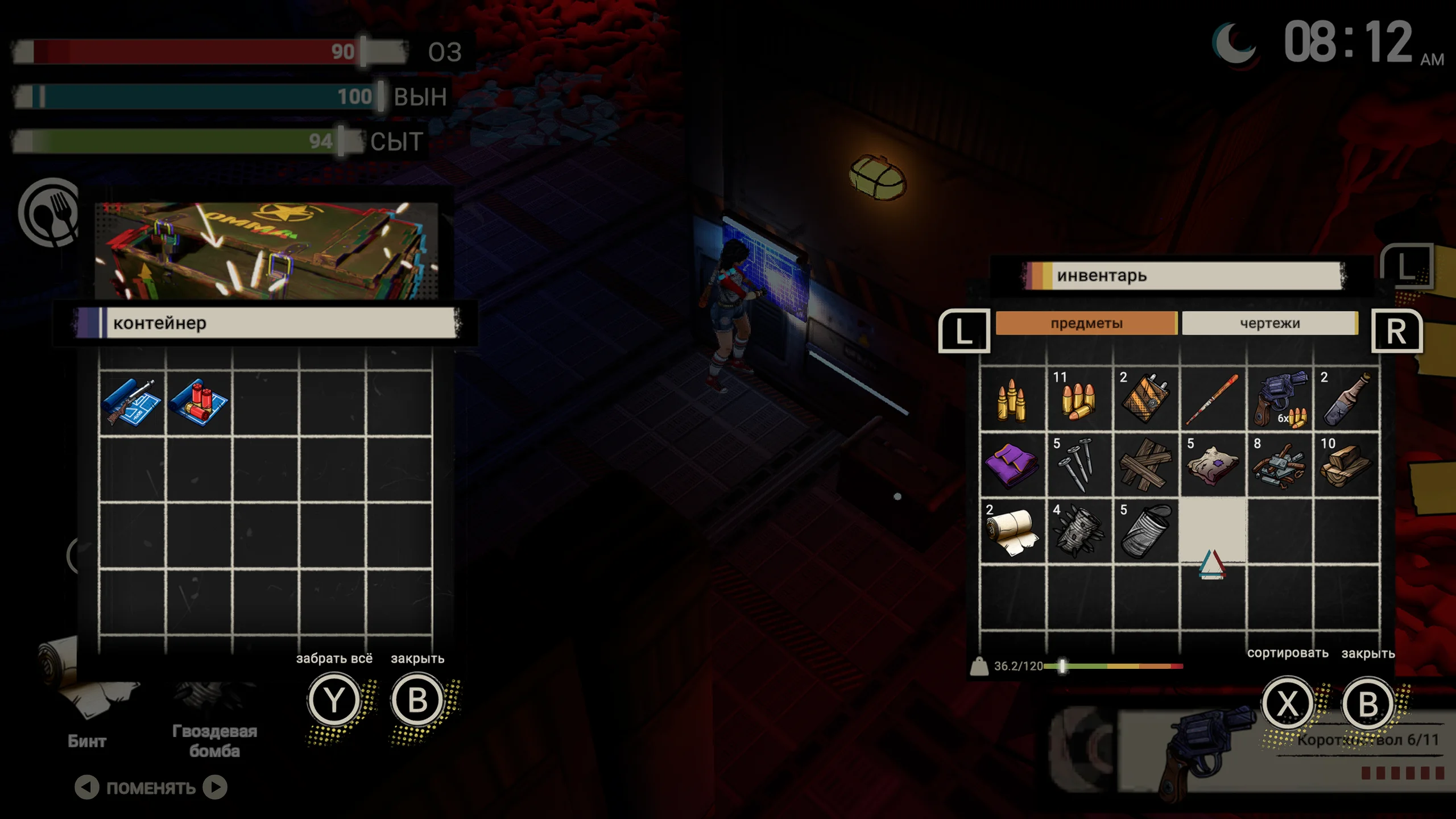Open the предметы tab
This screenshot has width=1456, height=819.
(1086, 323)
